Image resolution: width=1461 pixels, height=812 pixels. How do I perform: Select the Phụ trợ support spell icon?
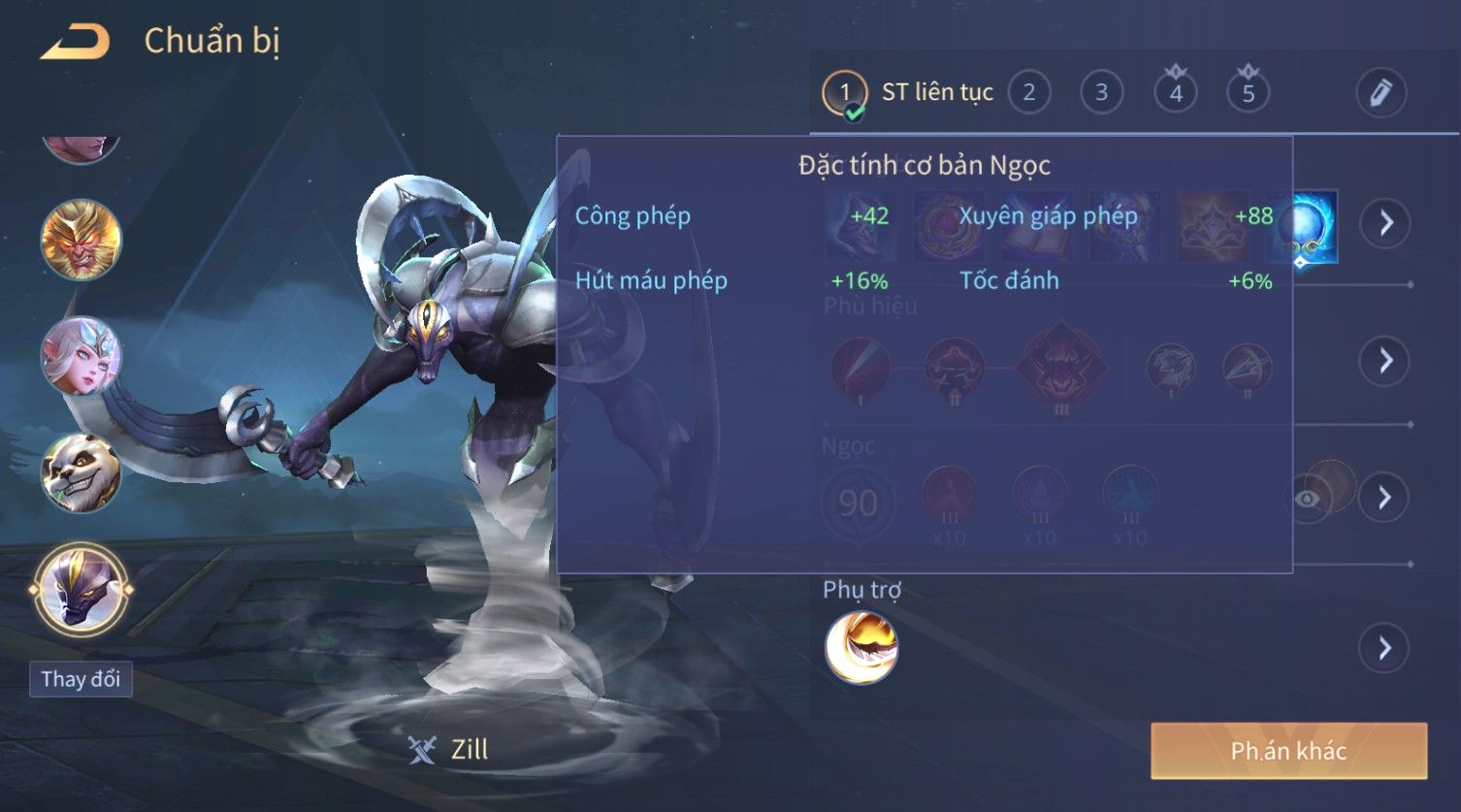coord(861,647)
